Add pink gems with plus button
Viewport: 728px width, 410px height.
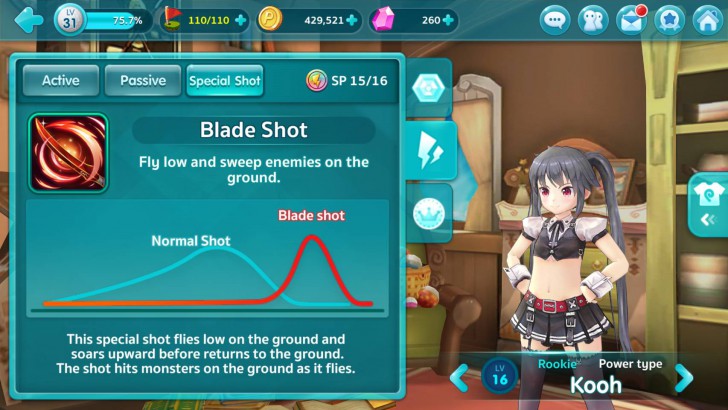pyautogui.click(x=451, y=19)
